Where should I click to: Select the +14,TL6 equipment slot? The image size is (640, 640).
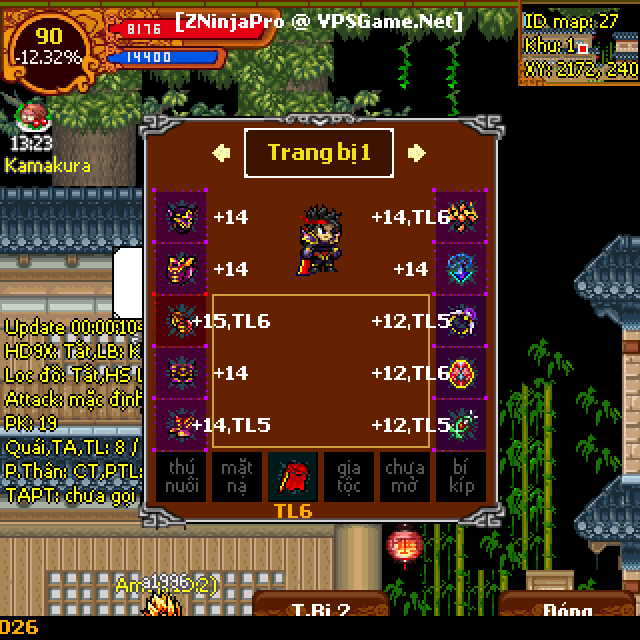(x=459, y=216)
